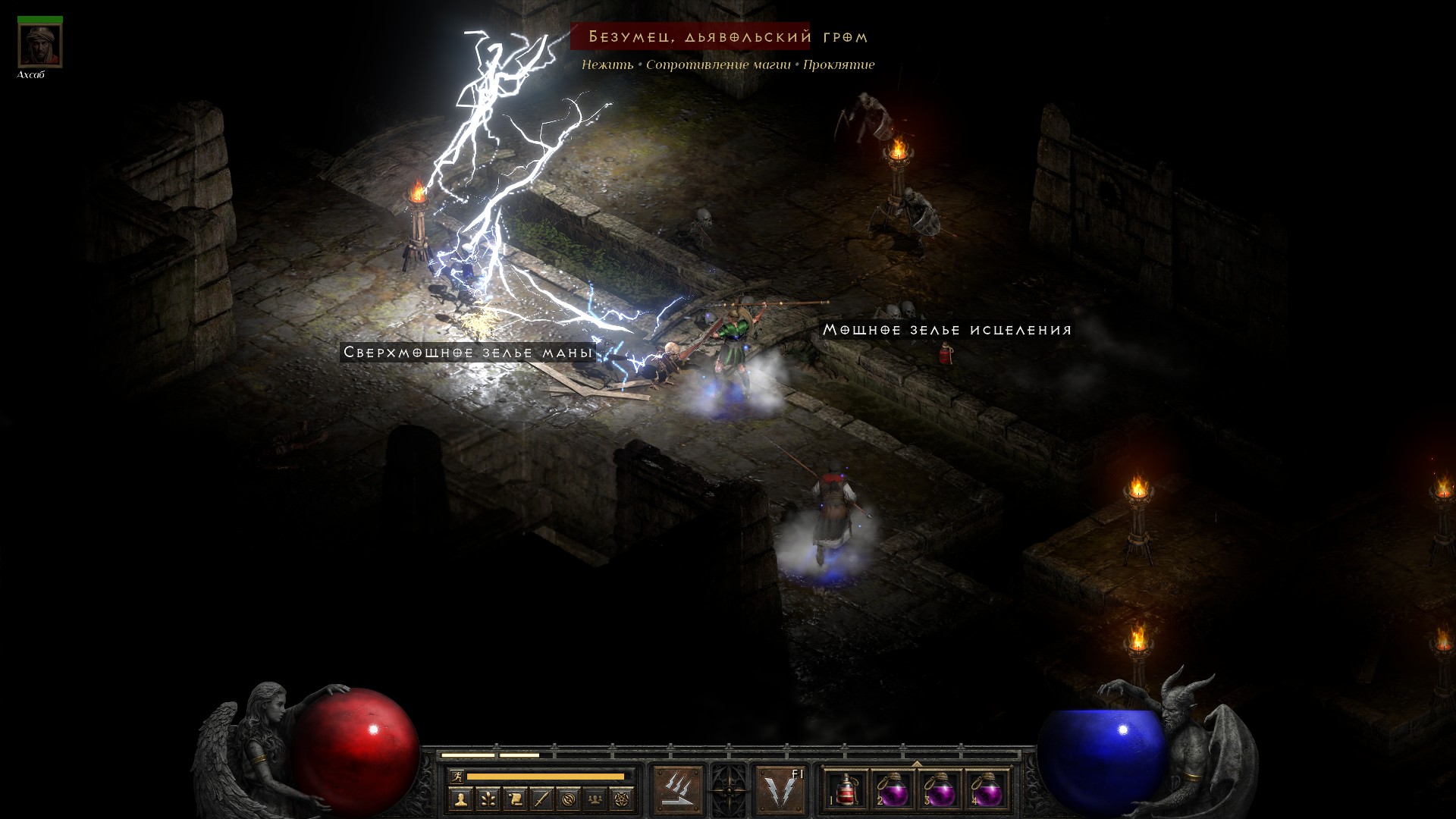This screenshot has height=819, width=1456.
Task: Open the party screen button
Action: click(x=596, y=799)
